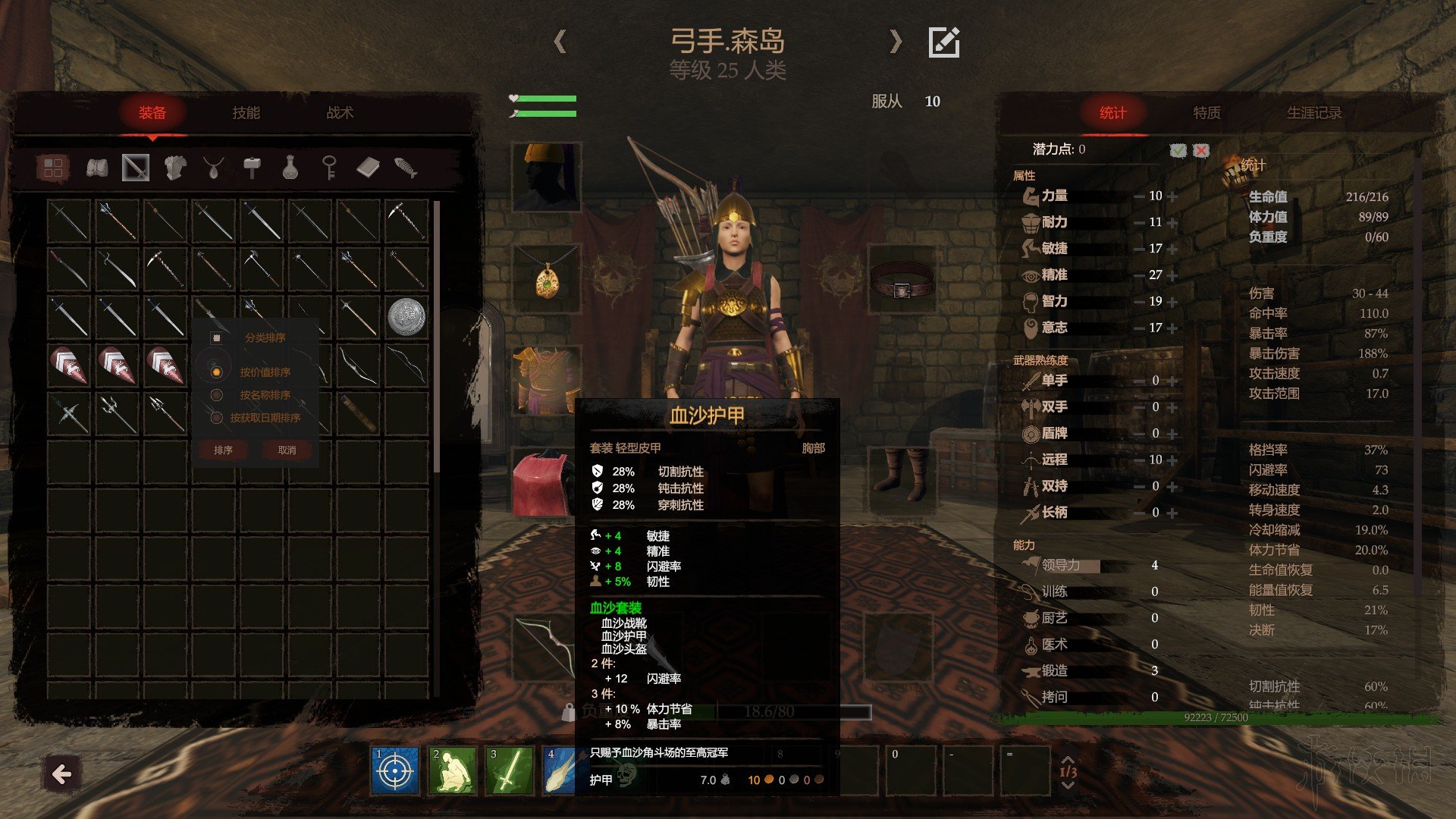Confirm sorting with the 排序 button
The height and width of the screenshot is (819, 1456).
pos(223,450)
